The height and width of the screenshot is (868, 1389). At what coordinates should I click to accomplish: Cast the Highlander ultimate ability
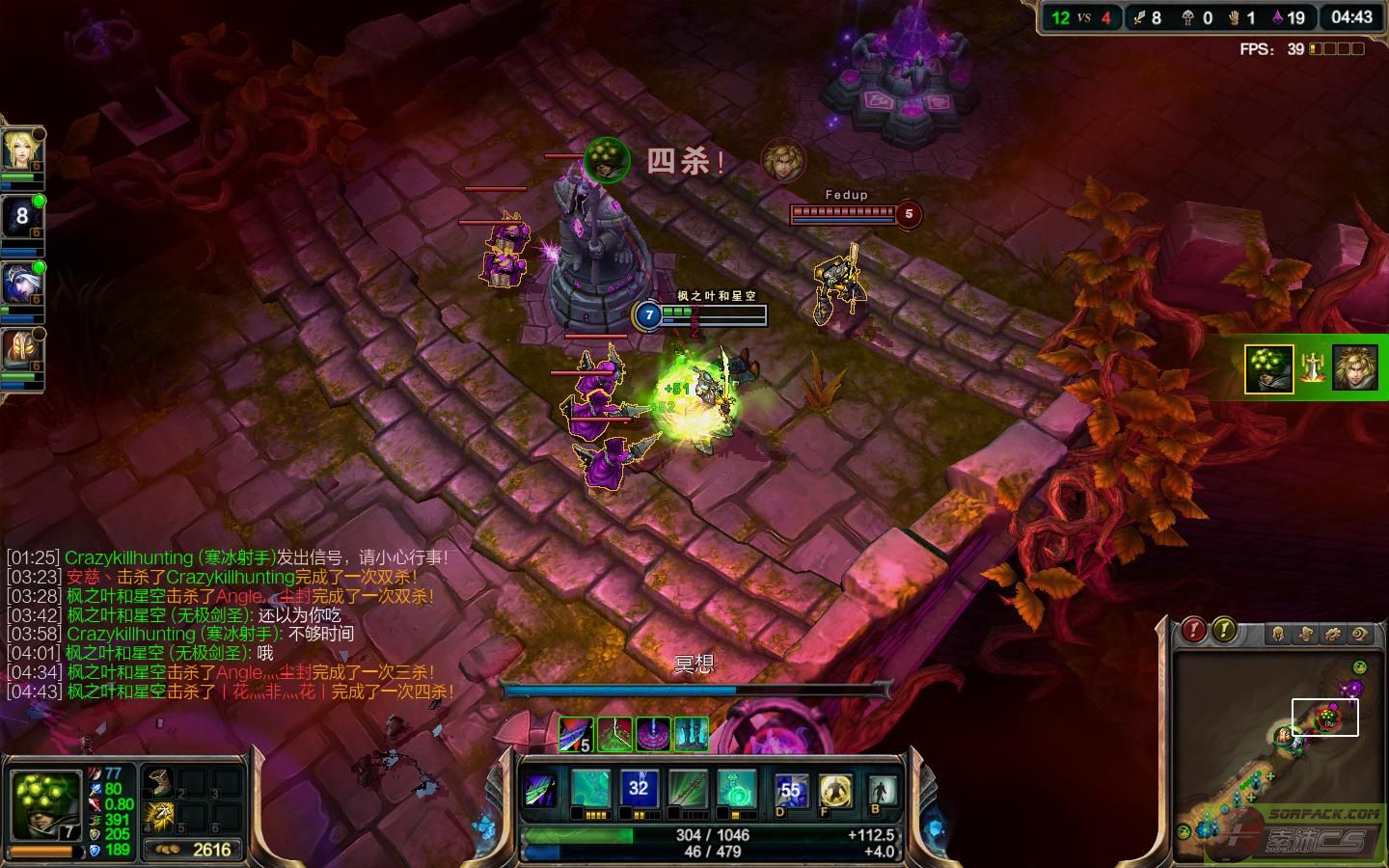pyautogui.click(x=735, y=790)
